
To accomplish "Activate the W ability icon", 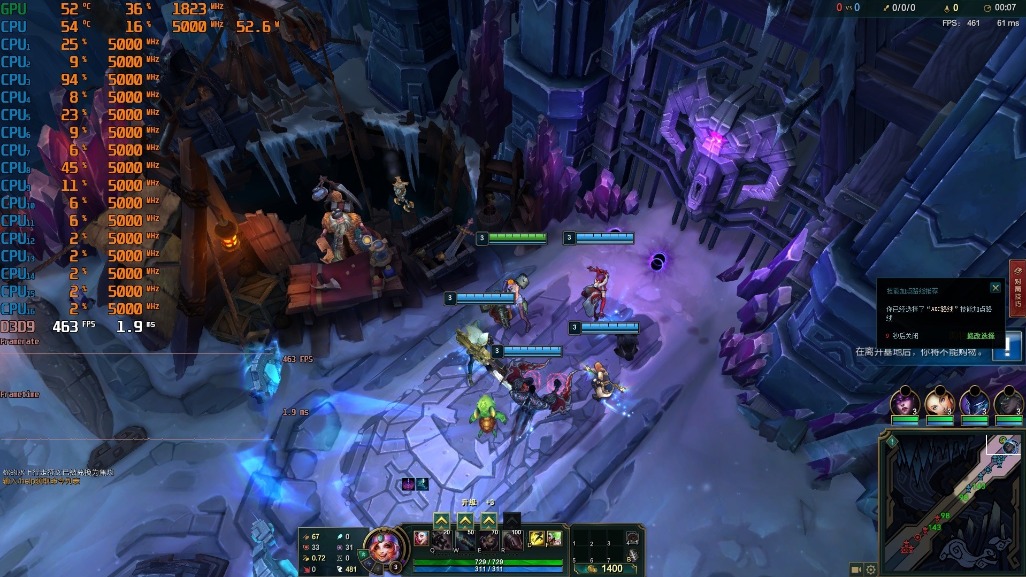I will click(466, 541).
